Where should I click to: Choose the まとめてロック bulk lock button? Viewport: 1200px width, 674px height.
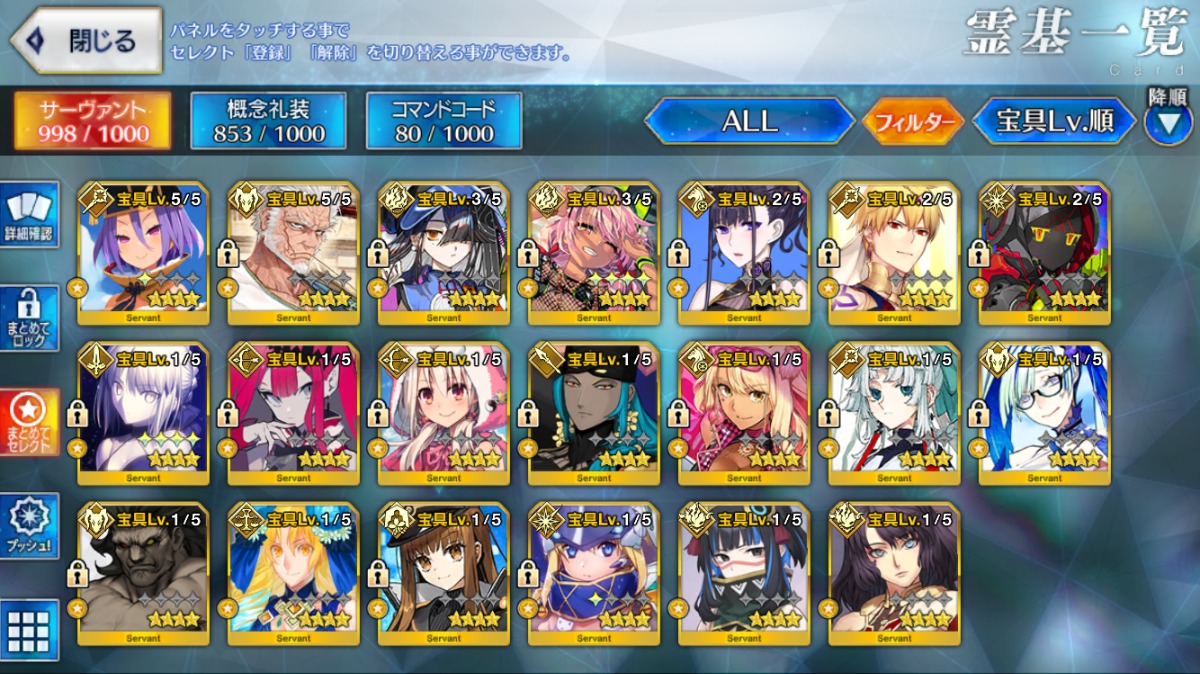tap(30, 320)
